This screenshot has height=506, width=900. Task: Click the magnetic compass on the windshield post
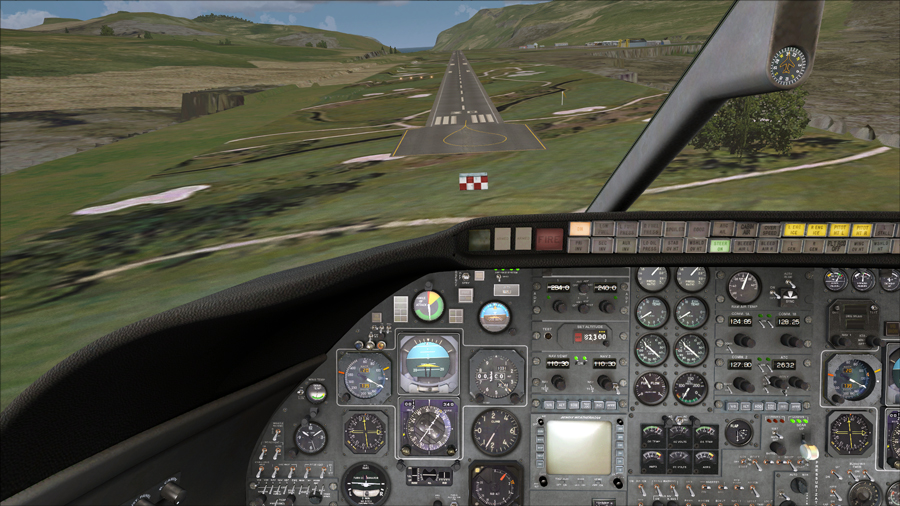pyautogui.click(x=787, y=64)
